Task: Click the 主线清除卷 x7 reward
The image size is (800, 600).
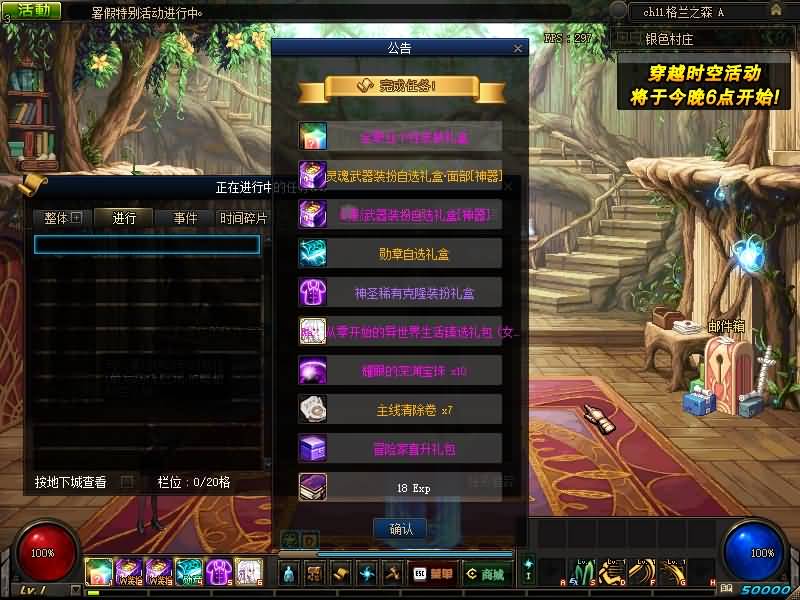Action: click(400, 410)
